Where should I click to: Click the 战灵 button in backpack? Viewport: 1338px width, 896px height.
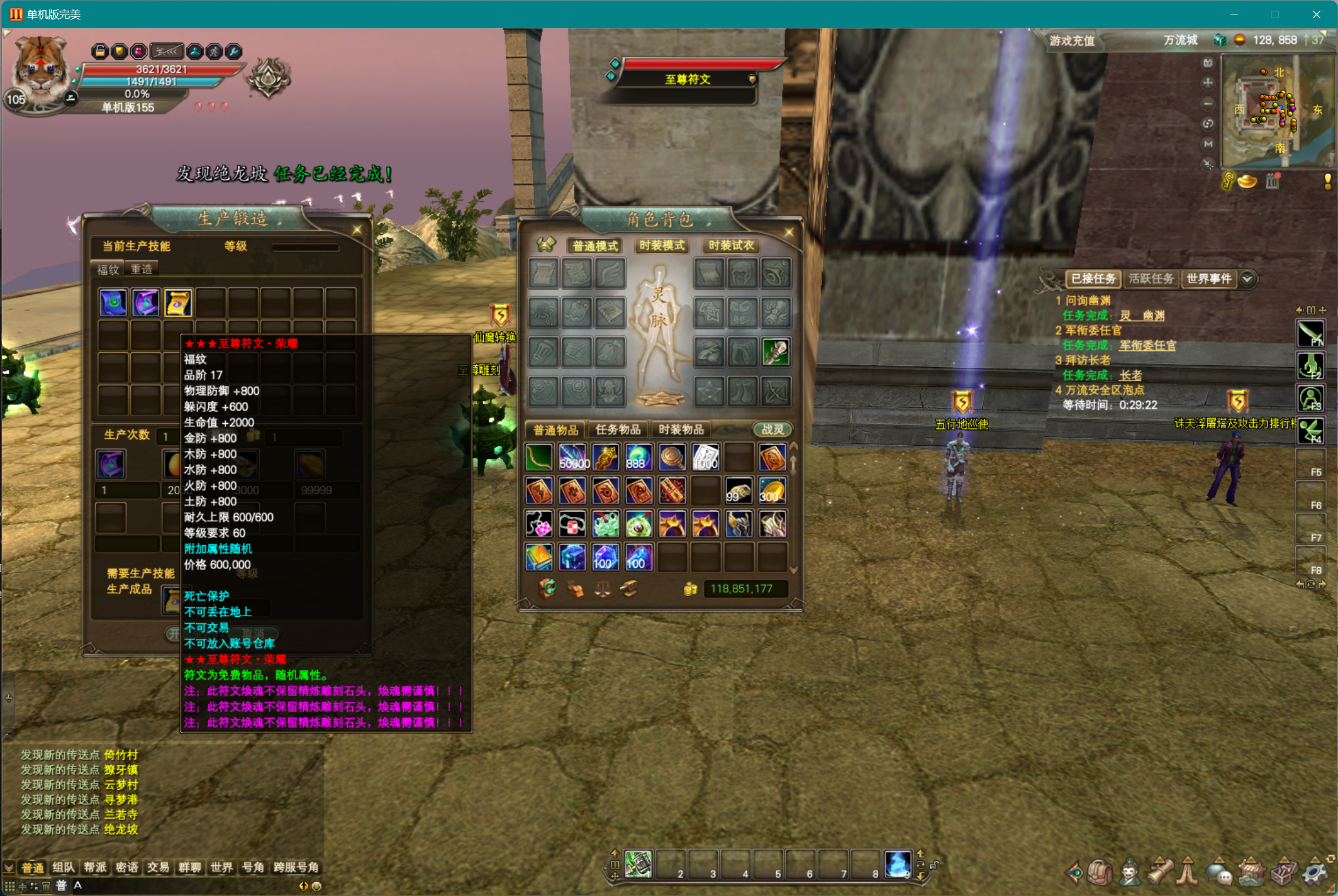tap(772, 429)
